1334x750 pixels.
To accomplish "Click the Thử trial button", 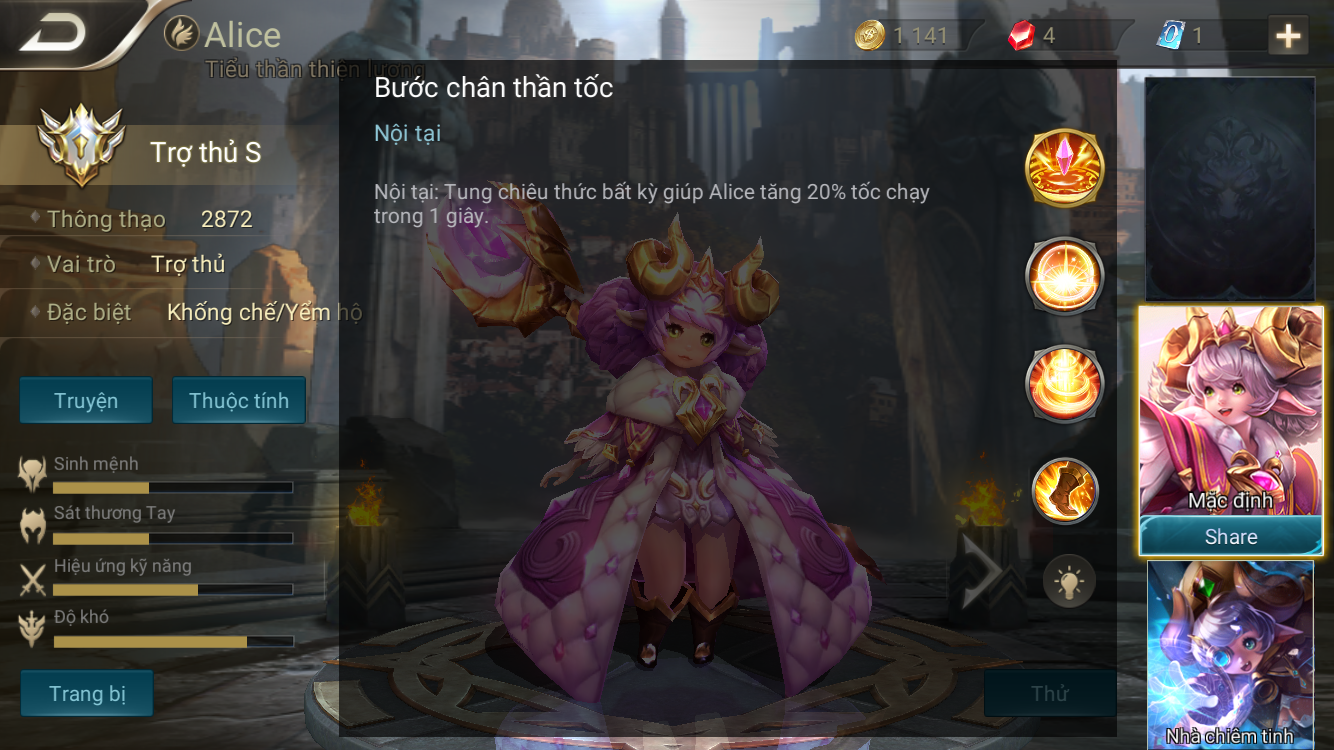I will click(x=1050, y=693).
